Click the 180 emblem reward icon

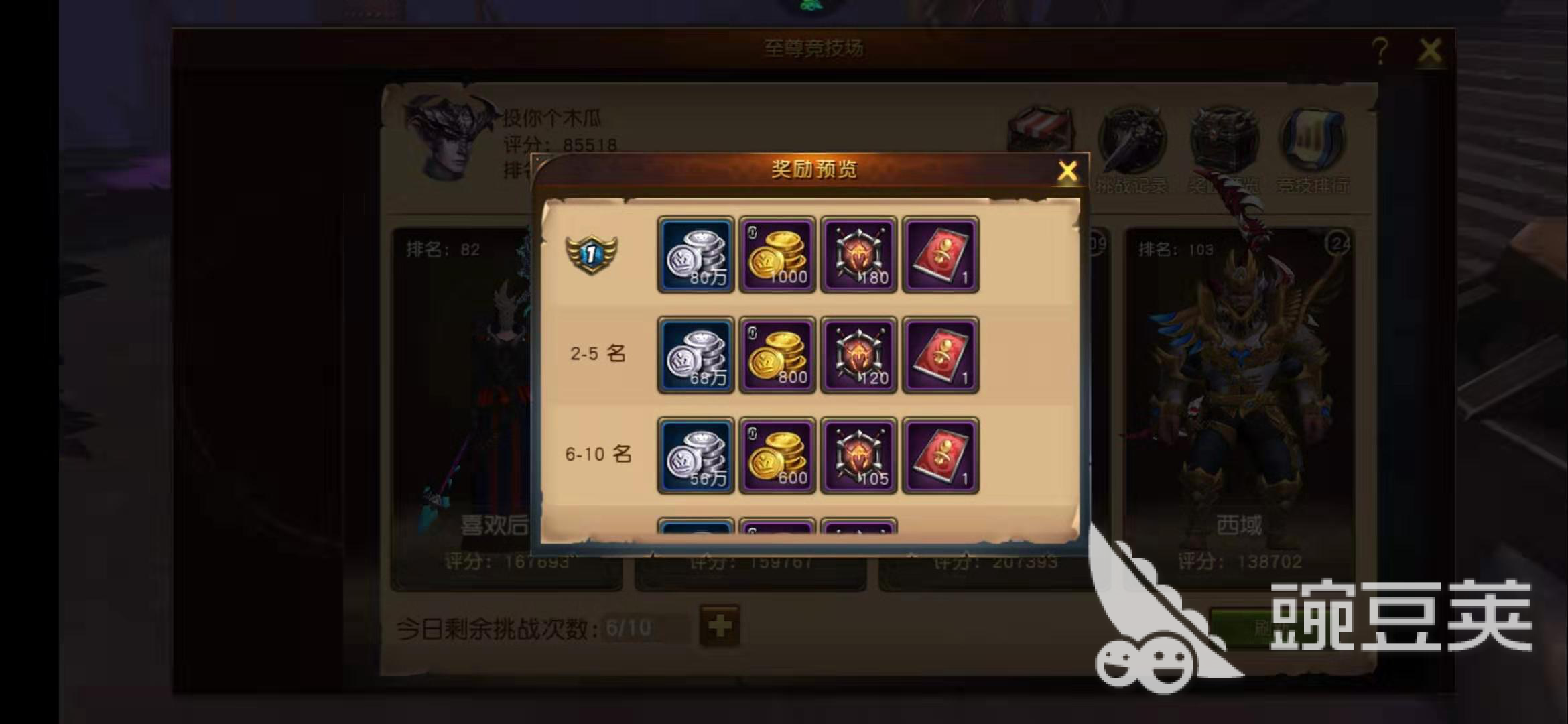pyautogui.click(x=859, y=255)
